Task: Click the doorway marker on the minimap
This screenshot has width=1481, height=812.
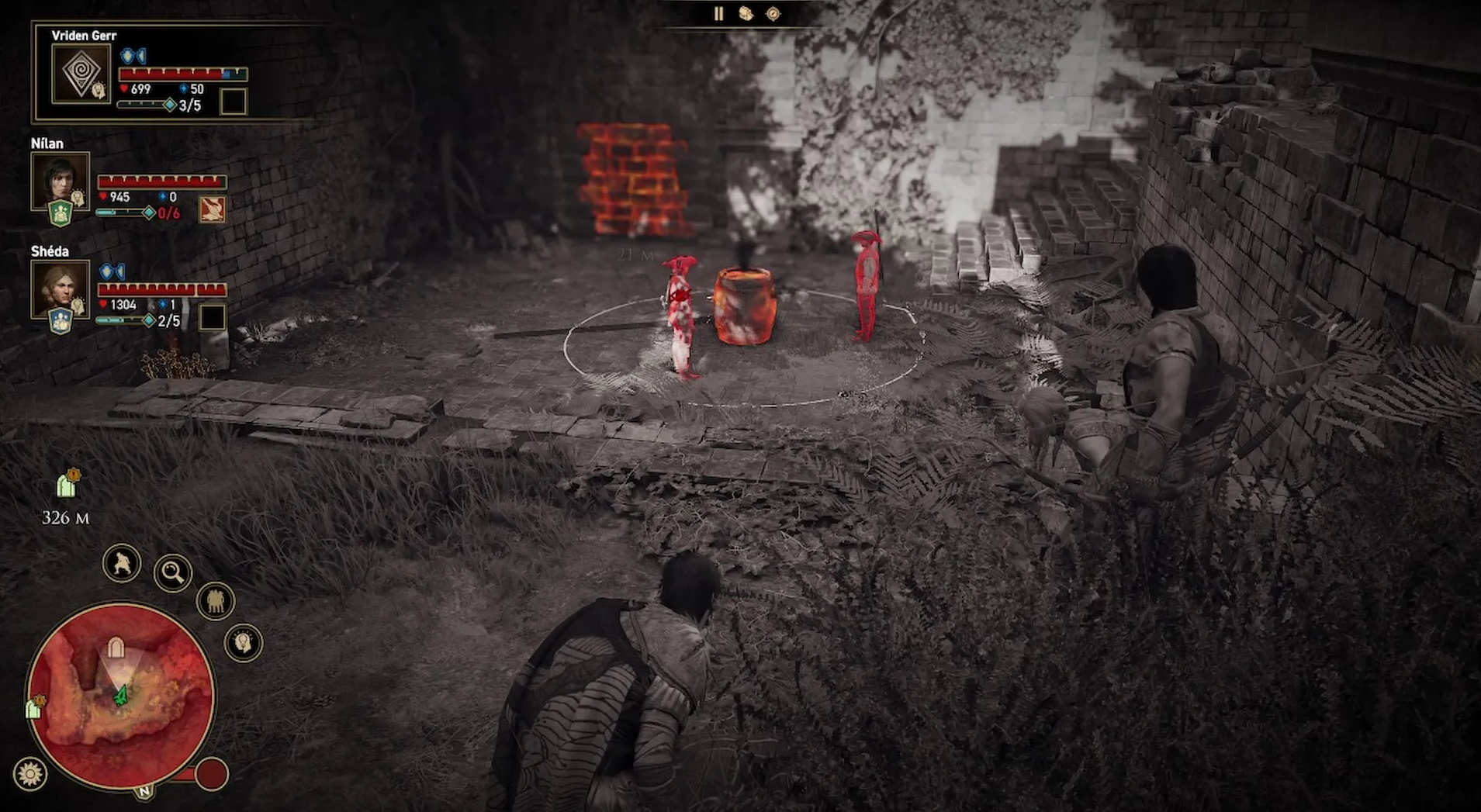Action: [116, 648]
